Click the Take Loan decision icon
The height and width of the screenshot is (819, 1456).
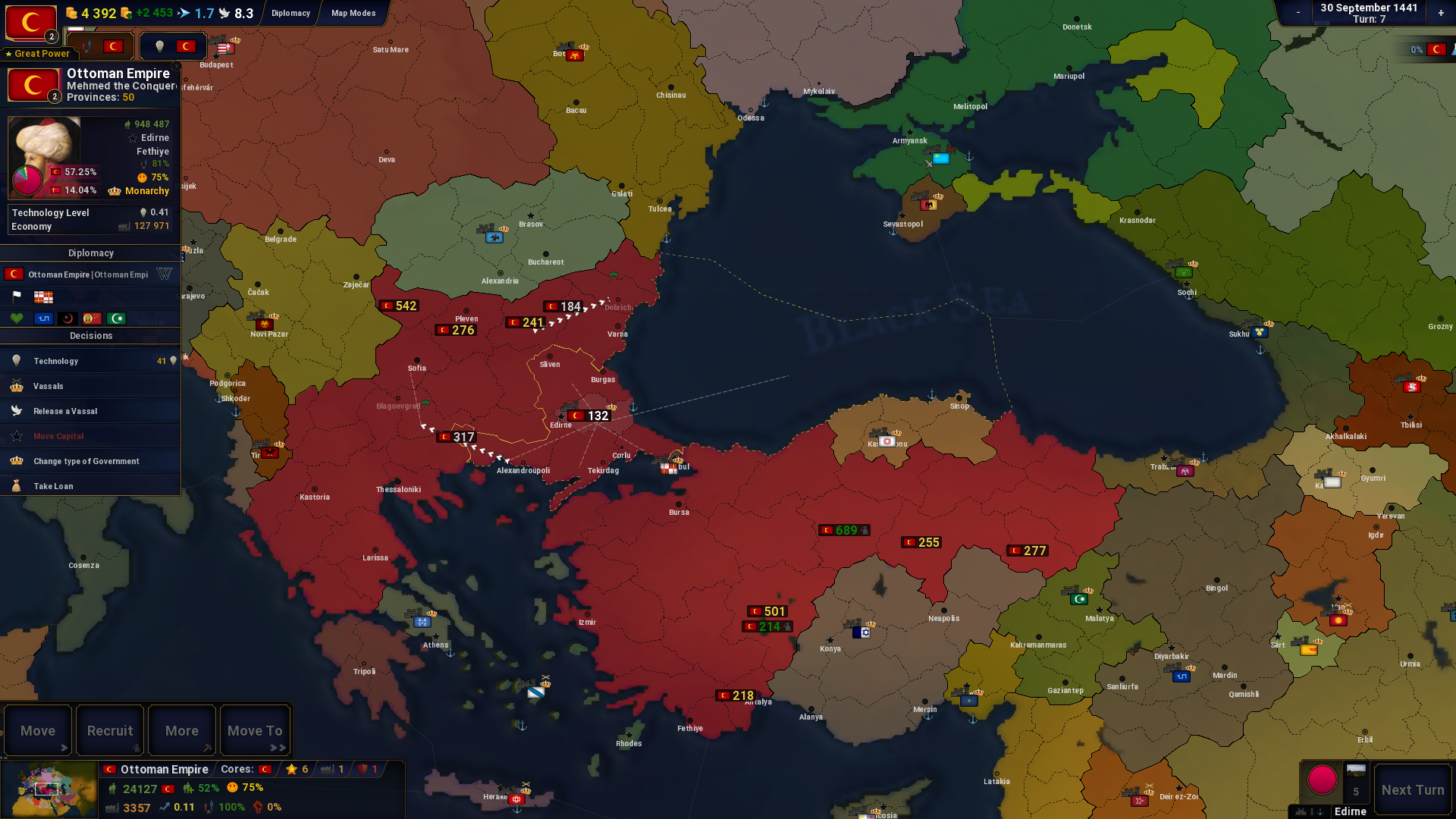17,485
